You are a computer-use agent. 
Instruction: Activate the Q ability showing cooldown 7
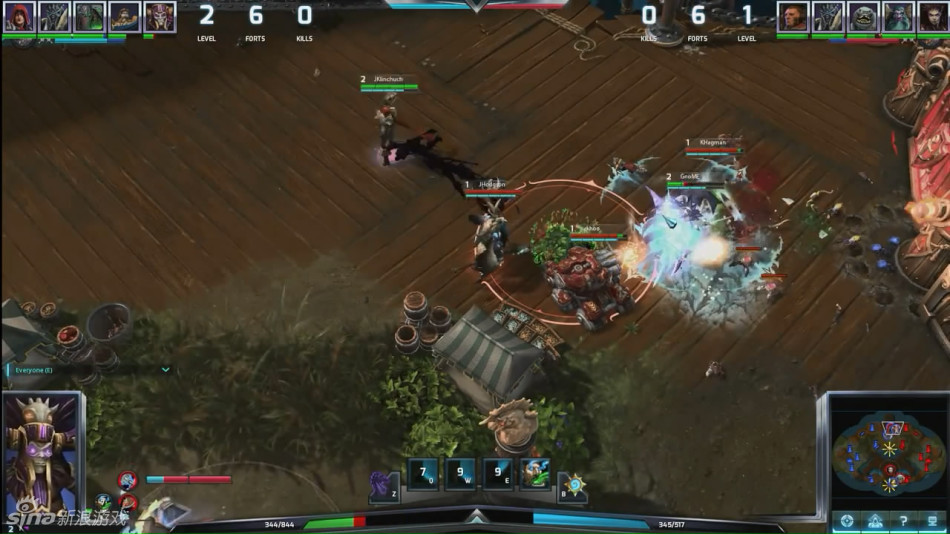[422, 473]
